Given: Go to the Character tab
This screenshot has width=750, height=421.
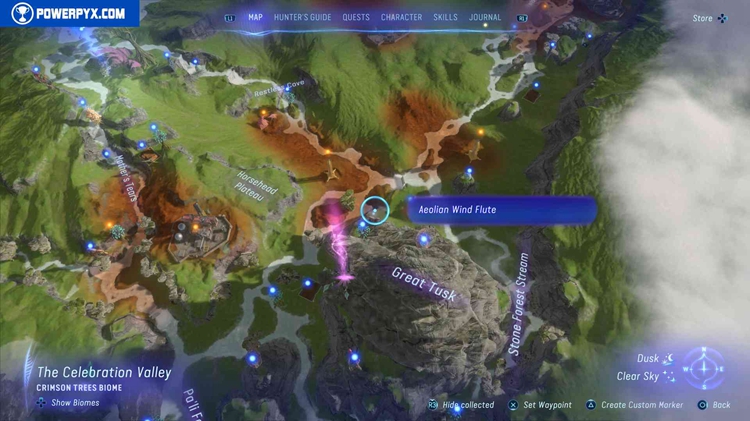Looking at the screenshot, I should (x=401, y=17).
